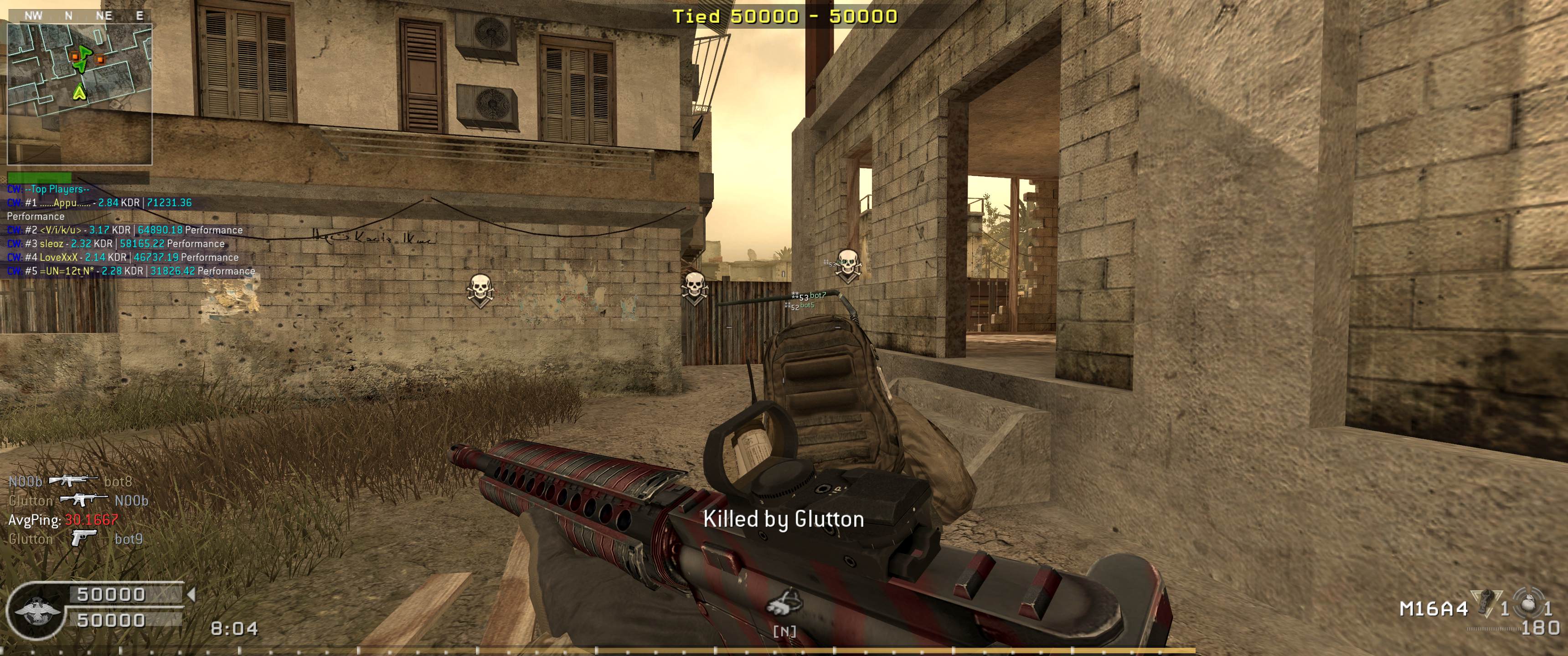Select the team emblem beside the scores

[x=36, y=610]
